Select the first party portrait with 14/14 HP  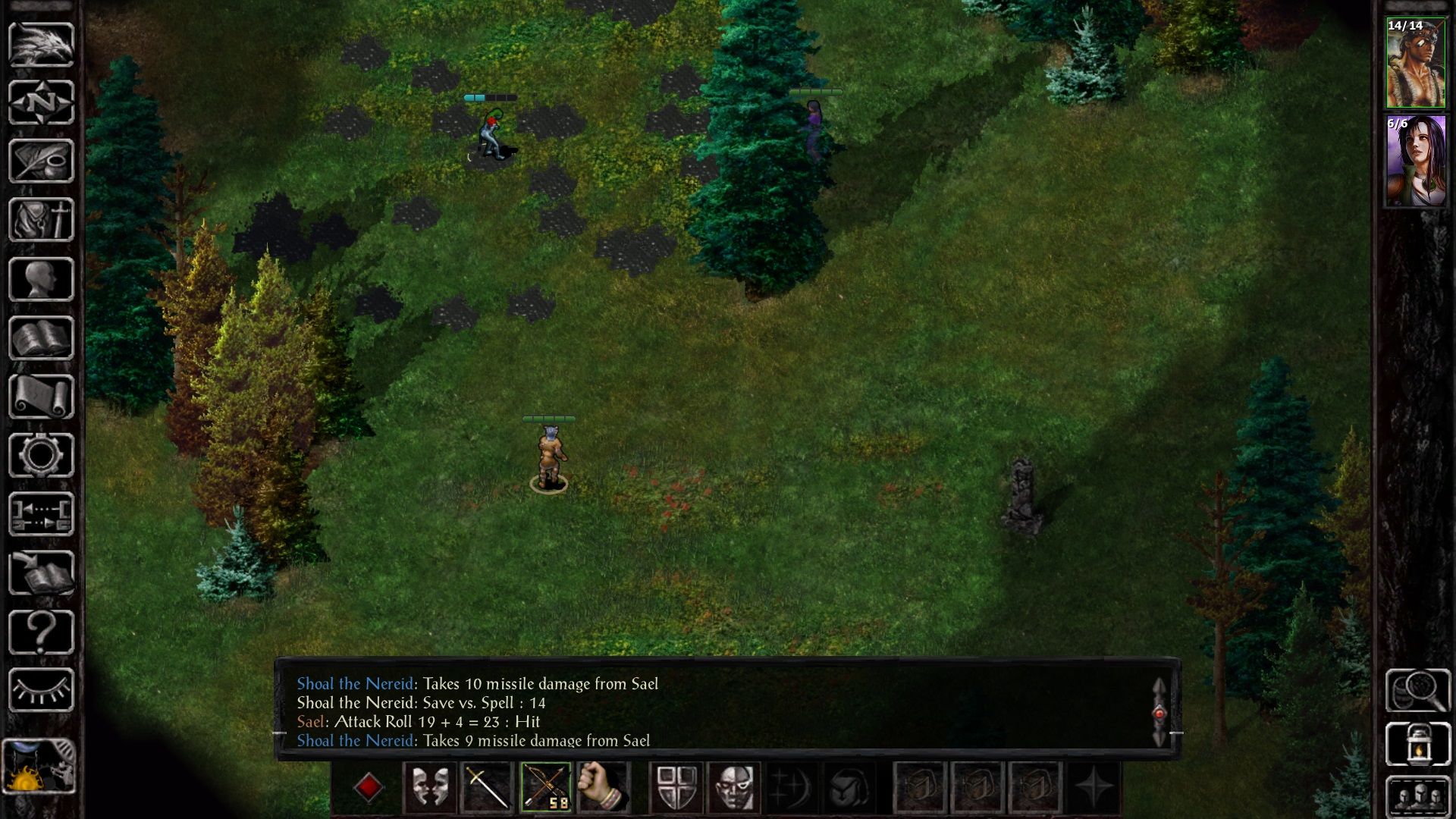click(1415, 63)
